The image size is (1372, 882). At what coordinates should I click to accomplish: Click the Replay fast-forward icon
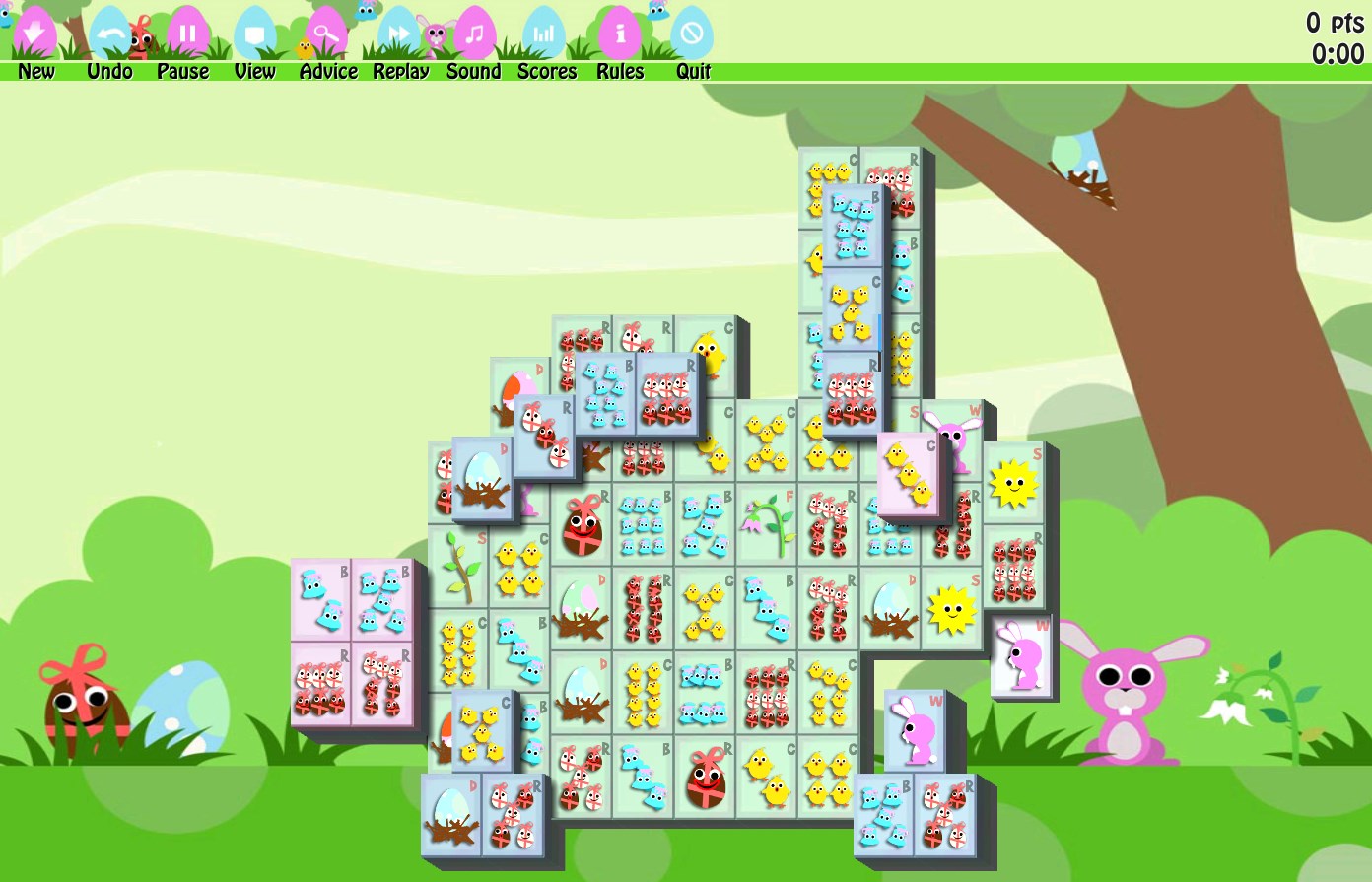398,33
